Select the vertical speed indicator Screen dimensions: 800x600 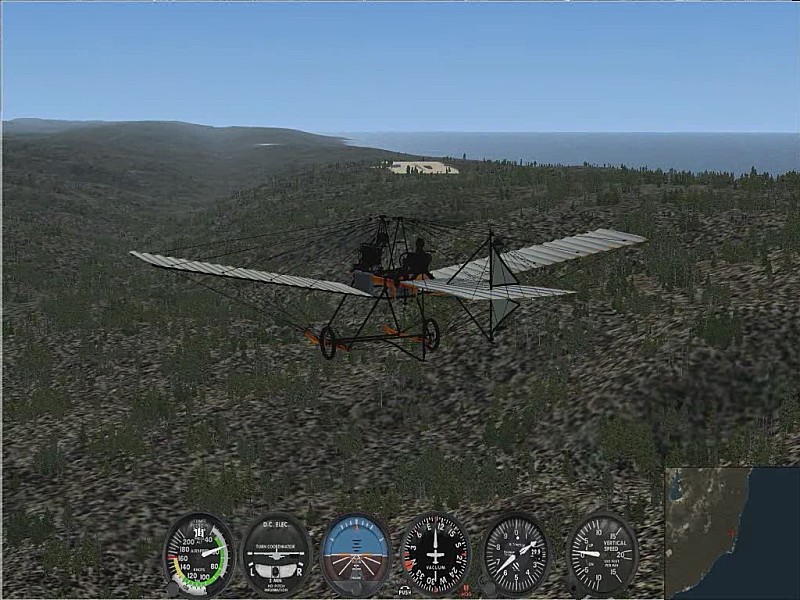pos(602,554)
